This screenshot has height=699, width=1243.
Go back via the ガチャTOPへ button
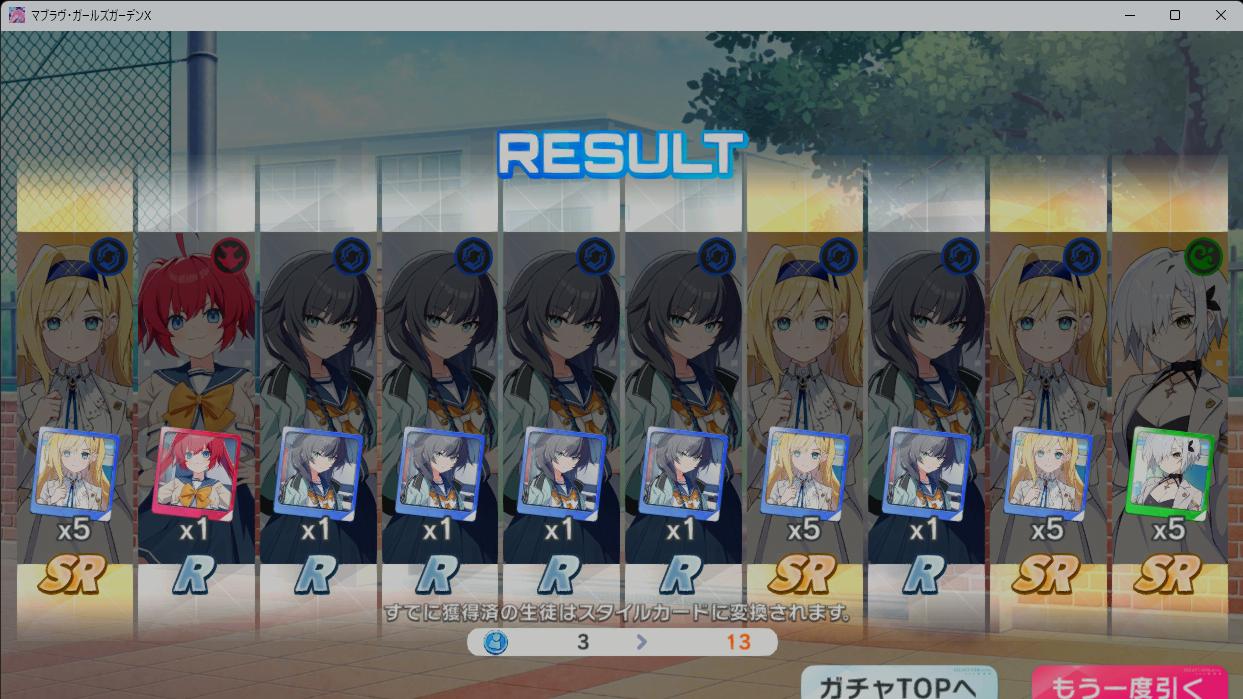tap(898, 685)
